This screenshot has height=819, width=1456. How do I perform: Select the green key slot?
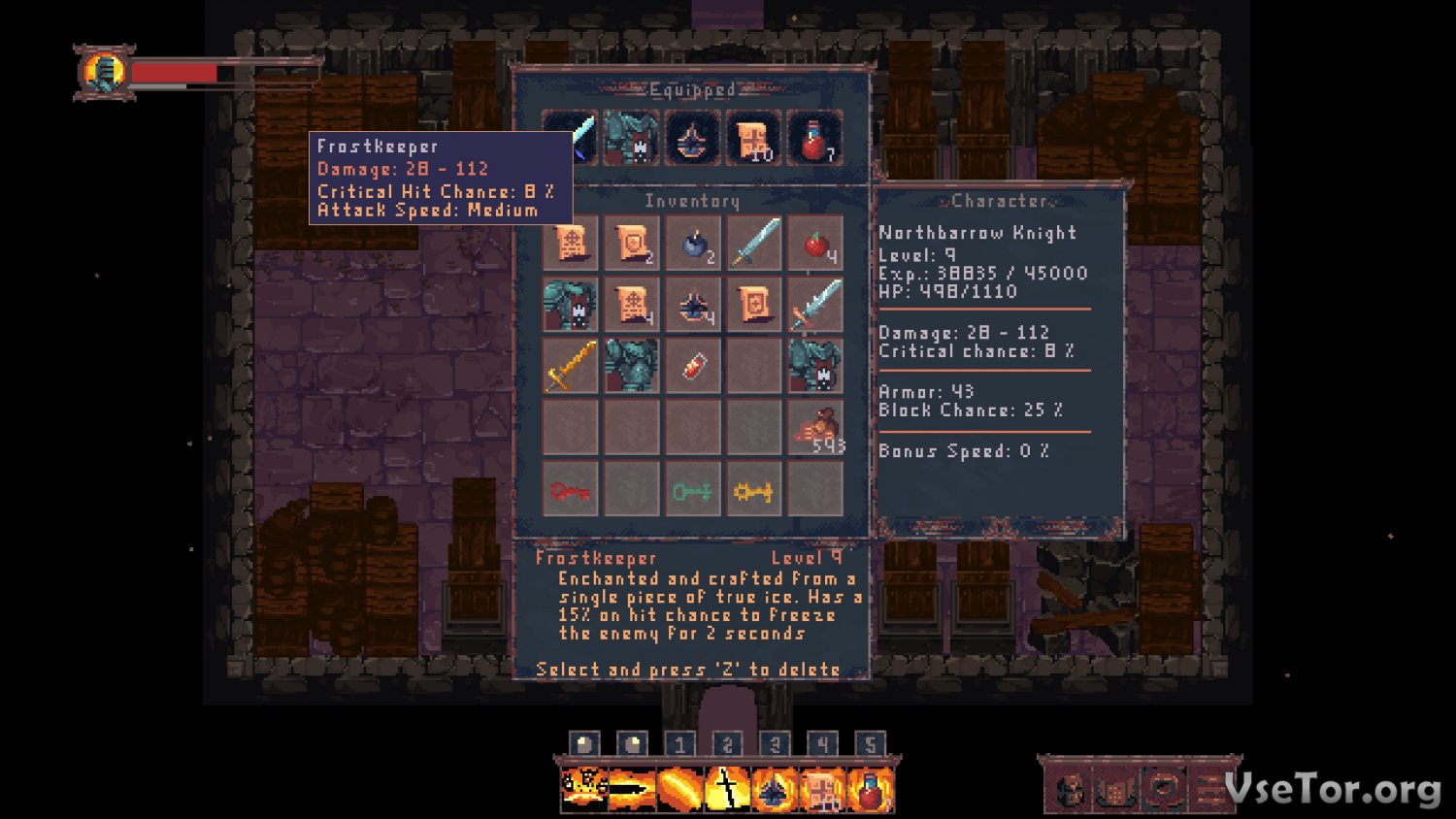coord(693,490)
